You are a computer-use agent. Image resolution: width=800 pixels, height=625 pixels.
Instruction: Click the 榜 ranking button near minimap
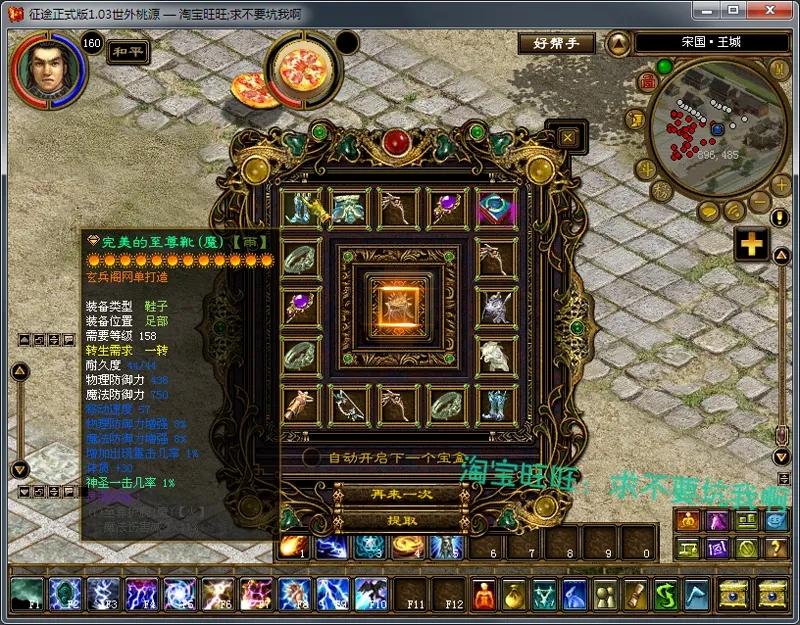[662, 190]
